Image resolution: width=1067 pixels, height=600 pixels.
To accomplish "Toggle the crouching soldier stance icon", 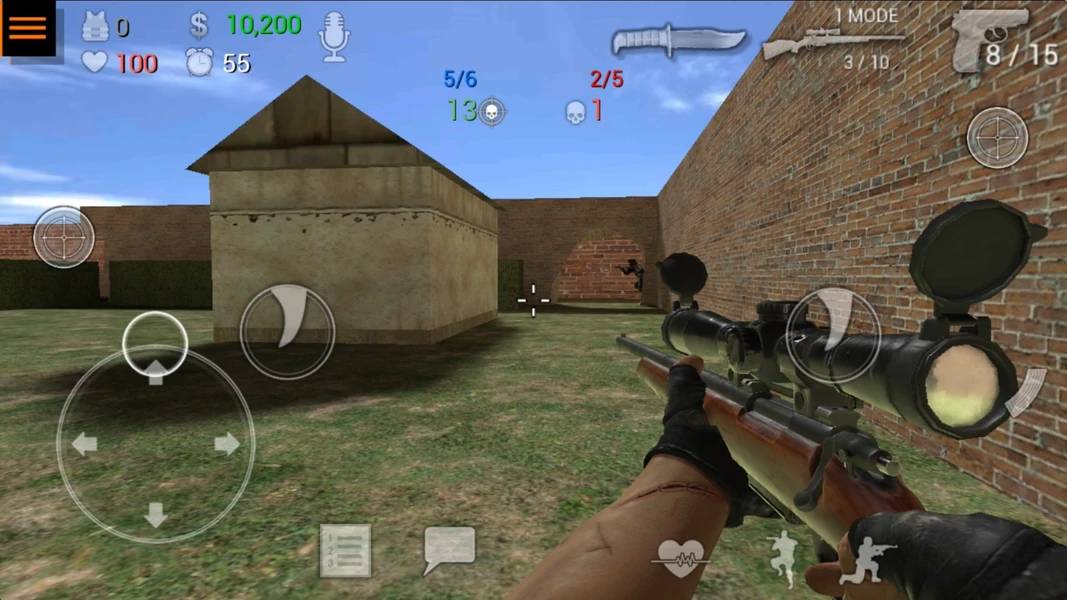I will point(866,561).
